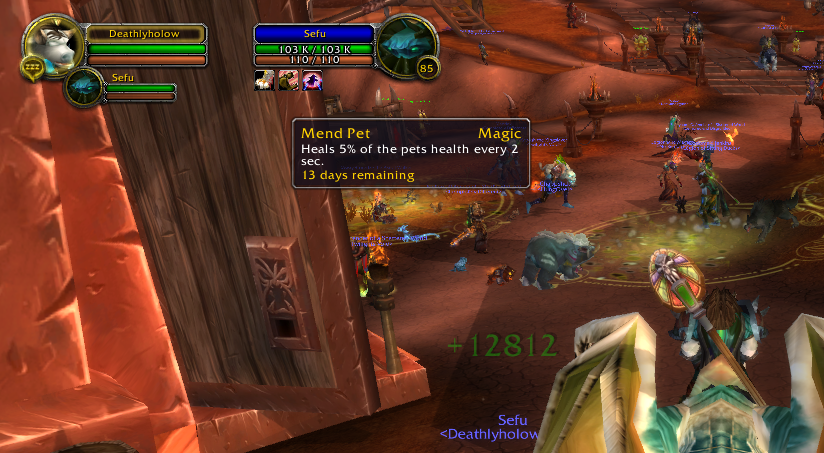Viewport: 824px width, 453px height.
Task: Select the Sefu pet portrait under player frame
Action: [x=84, y=86]
